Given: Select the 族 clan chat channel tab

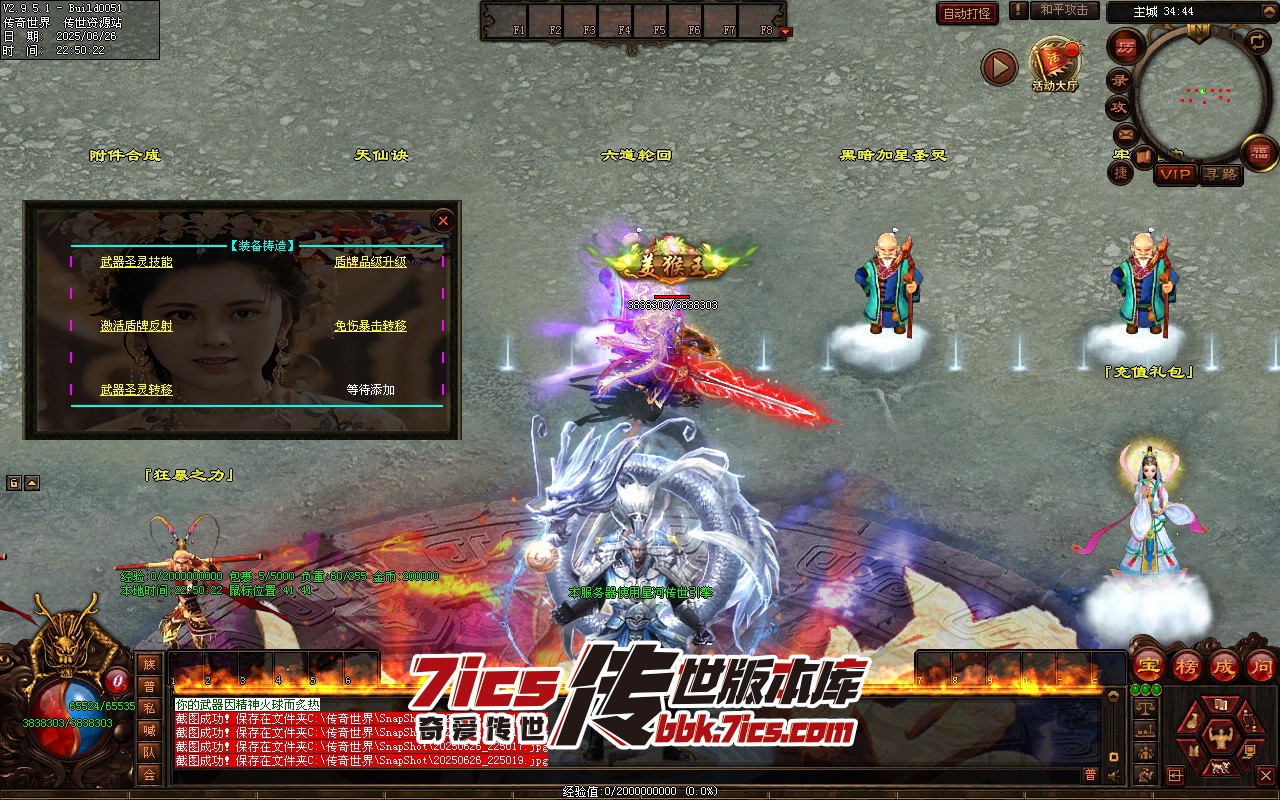Looking at the screenshot, I should [x=149, y=664].
